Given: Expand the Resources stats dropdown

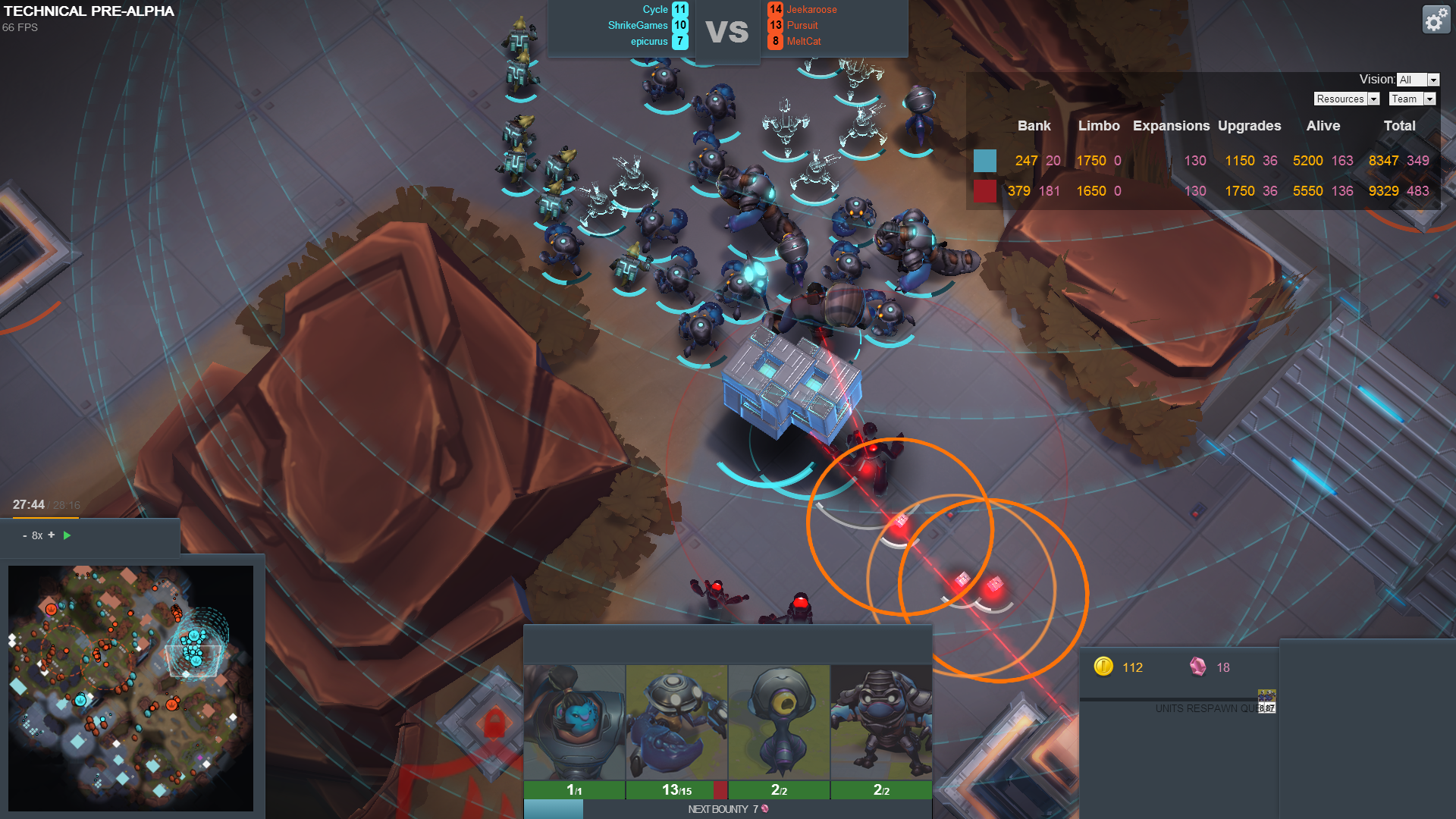Looking at the screenshot, I should click(x=1346, y=99).
